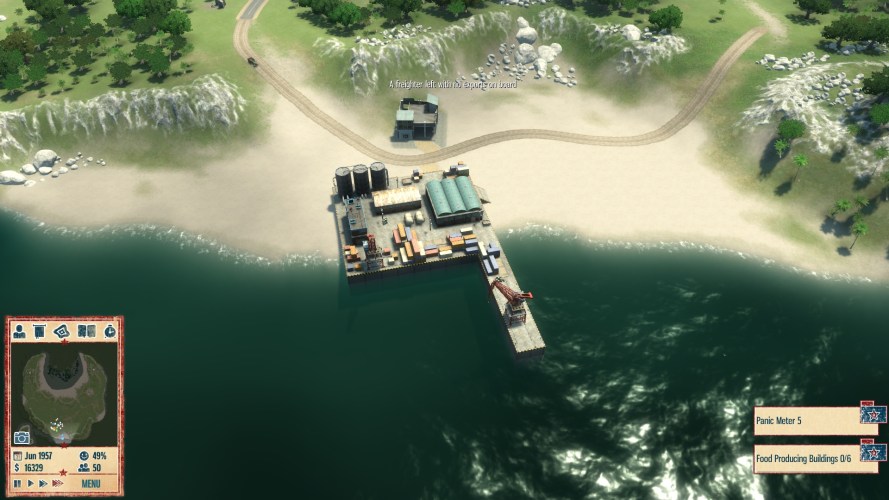This screenshot has width=889, height=500.
Task: Open the MENU button
Action: (x=90, y=484)
